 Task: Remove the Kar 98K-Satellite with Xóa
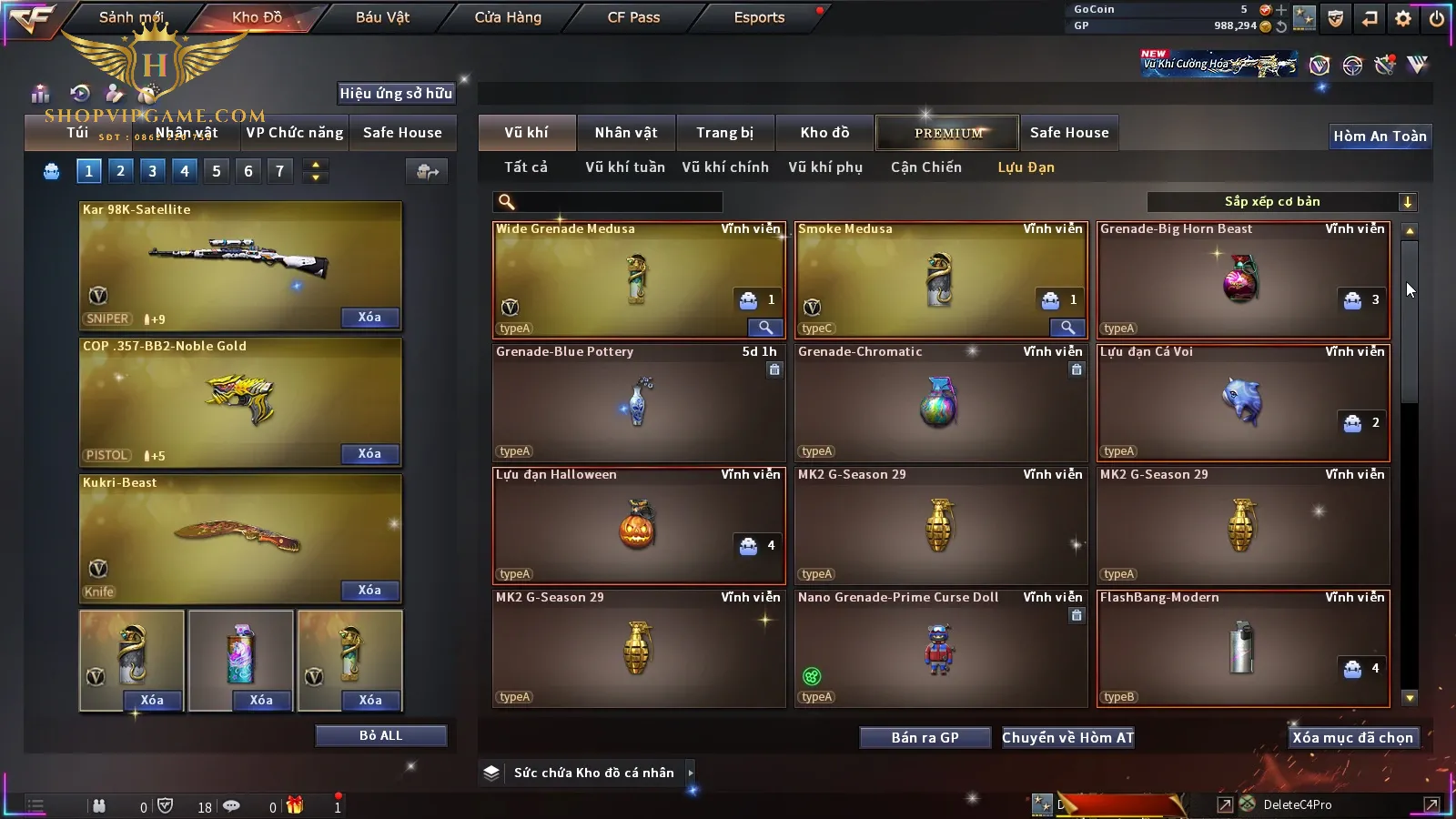click(x=369, y=318)
